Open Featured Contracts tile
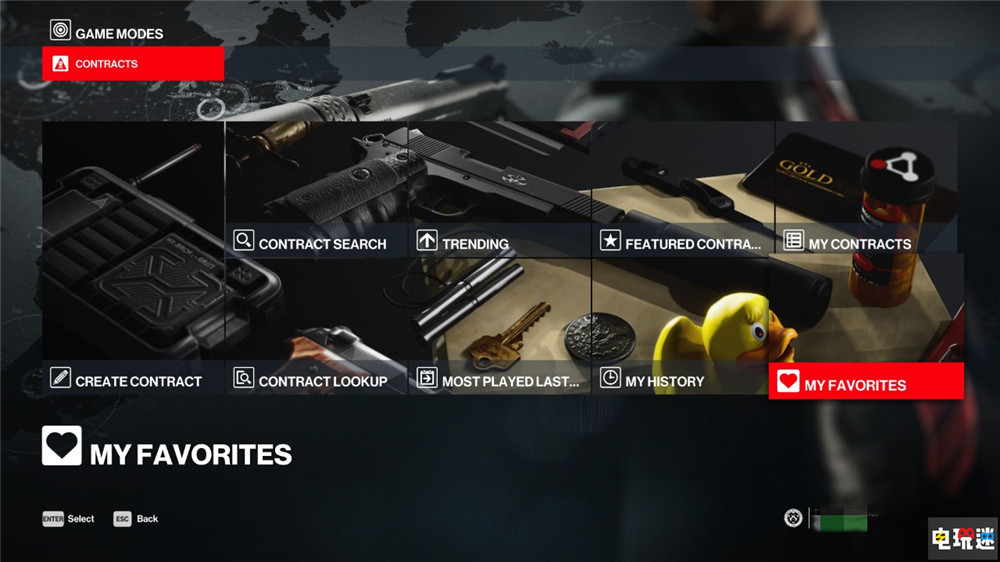 coord(683,190)
